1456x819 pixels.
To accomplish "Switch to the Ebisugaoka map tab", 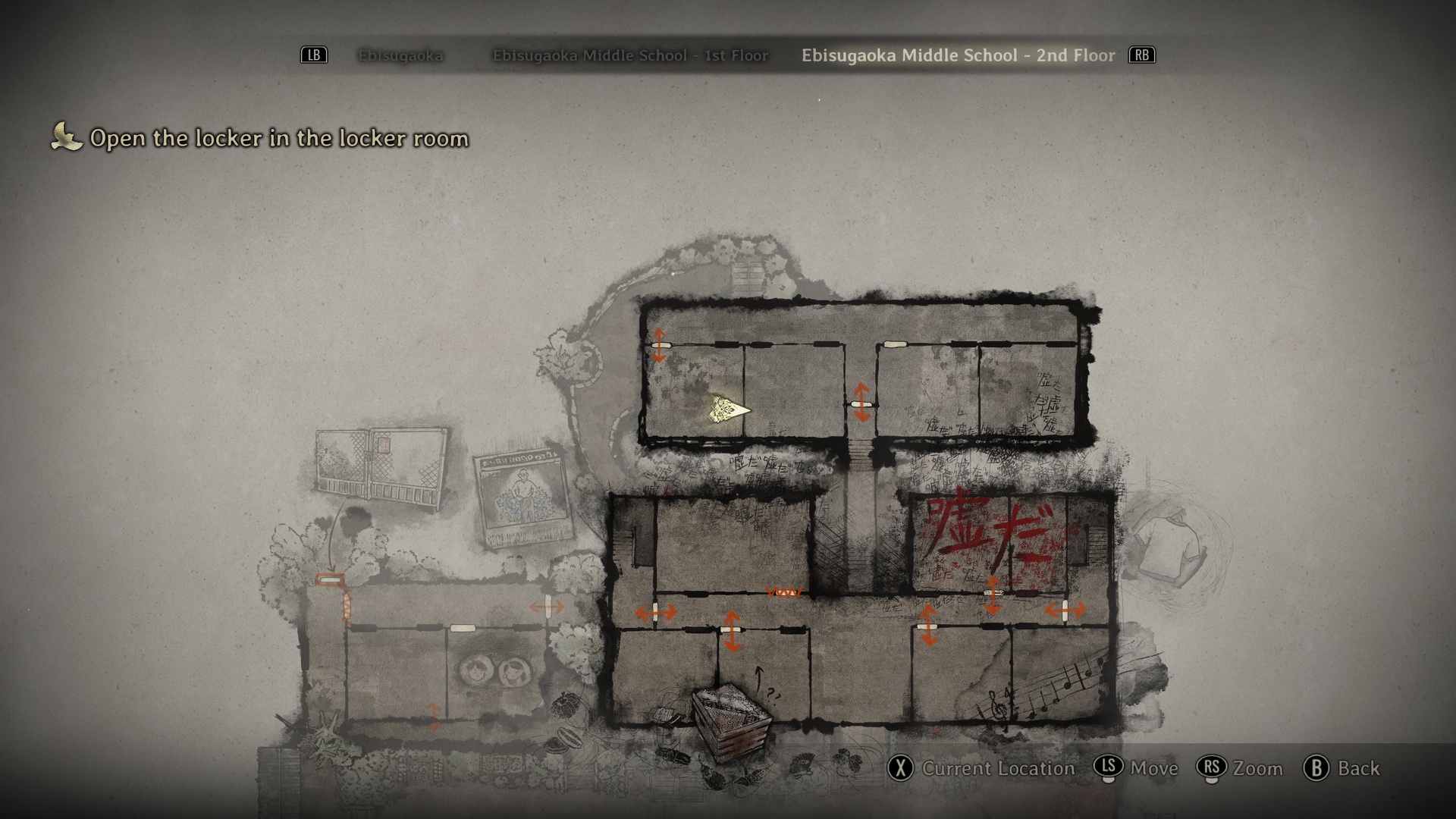I will point(400,55).
